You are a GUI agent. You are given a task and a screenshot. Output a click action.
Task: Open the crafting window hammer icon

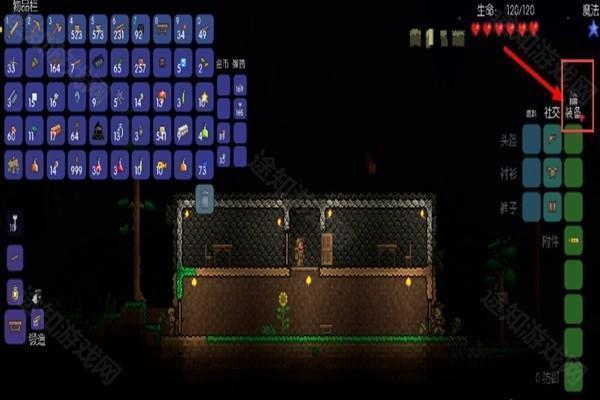(x=37, y=319)
